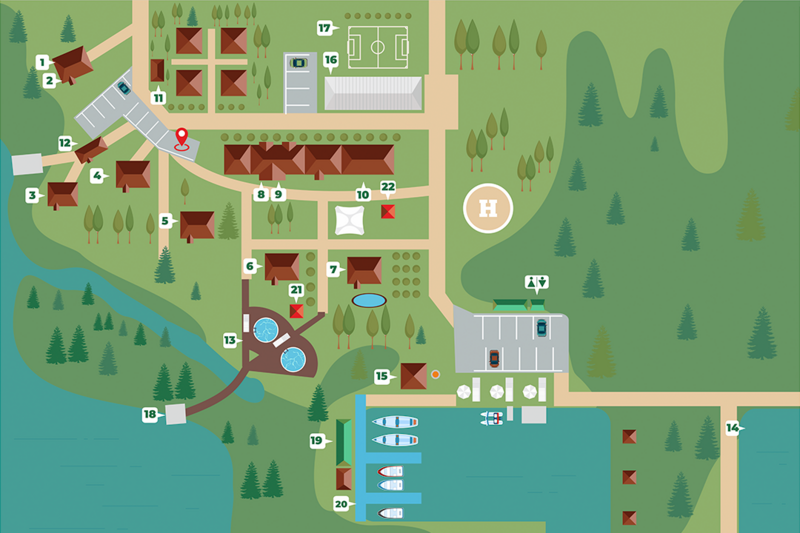The image size is (800, 533).
Task: Select map marker number 16
Action: [330, 60]
